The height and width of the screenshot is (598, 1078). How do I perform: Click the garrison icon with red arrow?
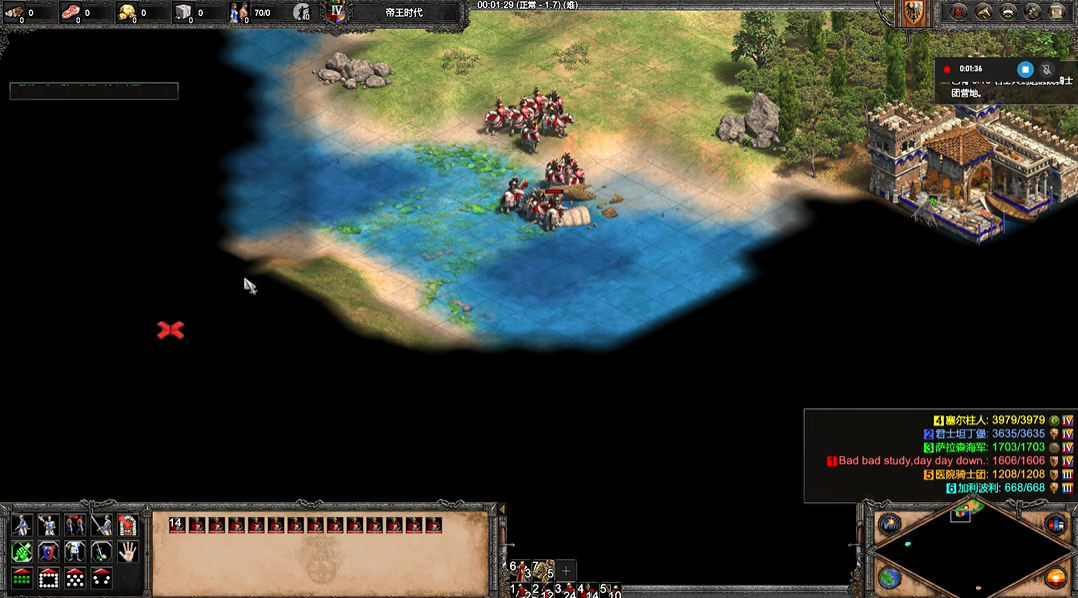tap(127, 525)
